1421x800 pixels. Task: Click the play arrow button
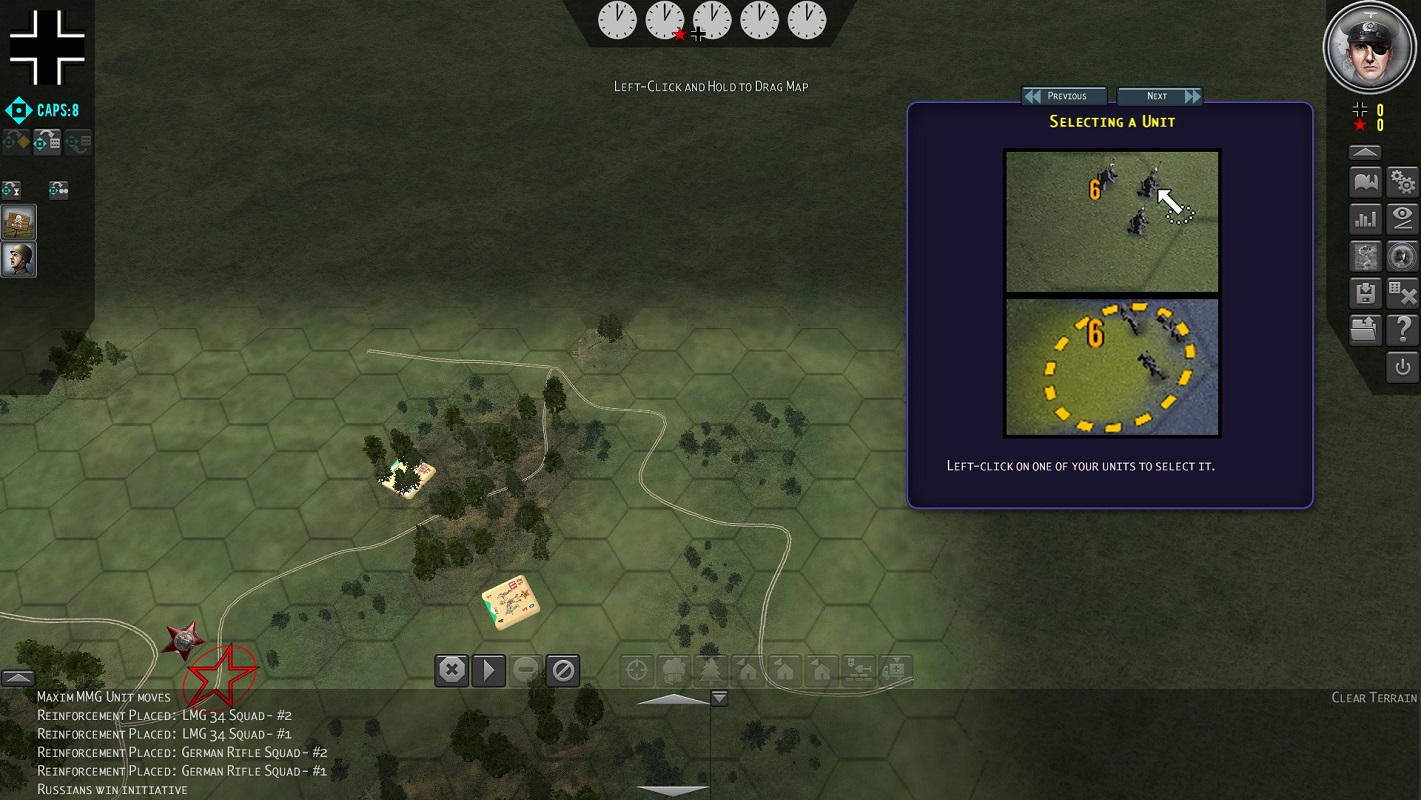[489, 670]
